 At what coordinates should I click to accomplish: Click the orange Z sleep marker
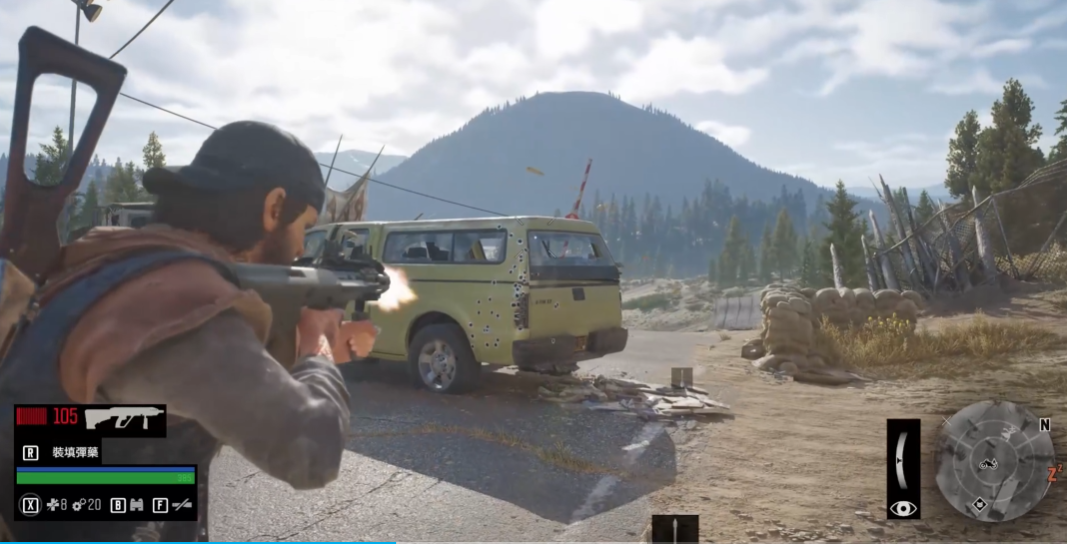click(x=1053, y=474)
